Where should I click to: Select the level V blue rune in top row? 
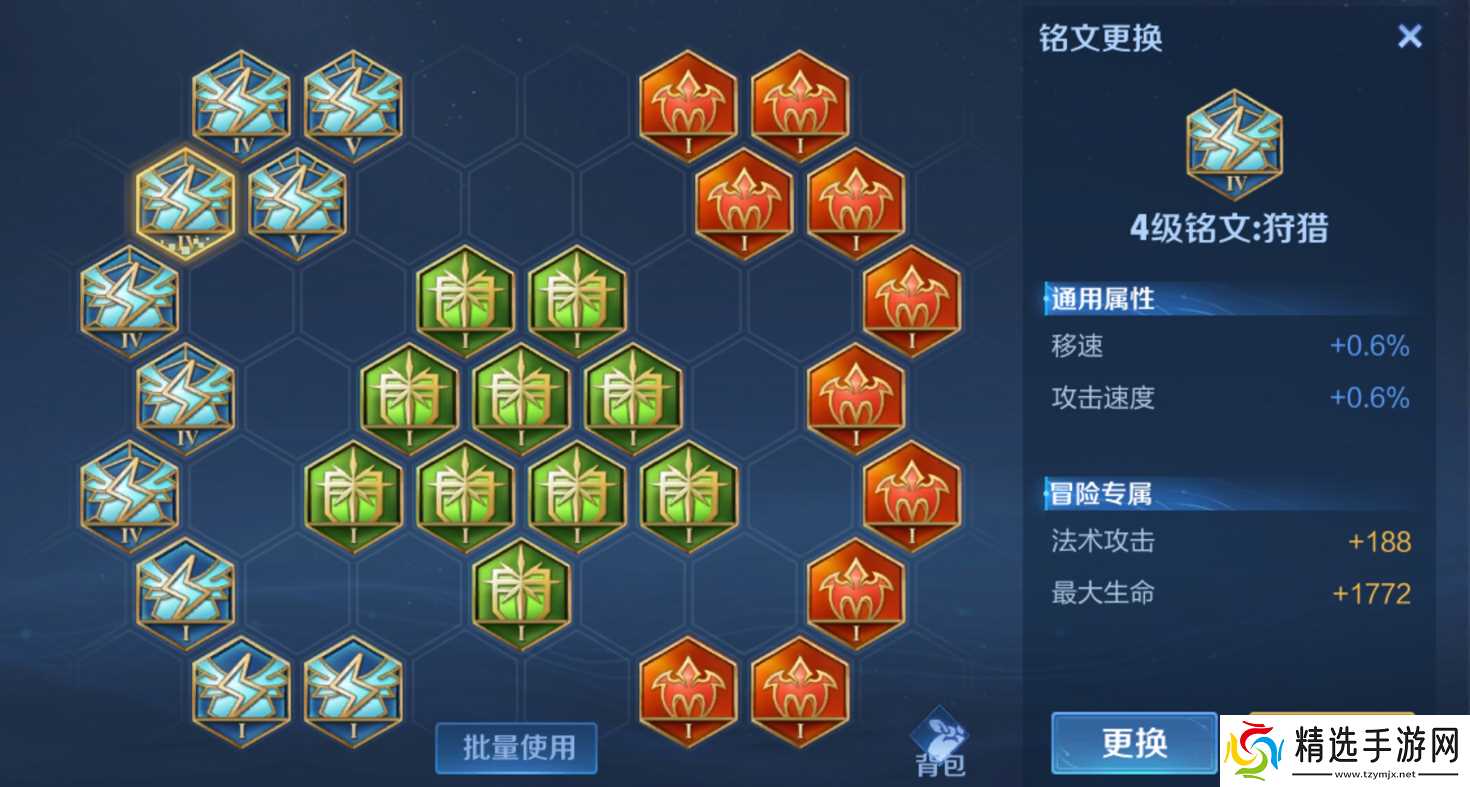[x=352, y=100]
